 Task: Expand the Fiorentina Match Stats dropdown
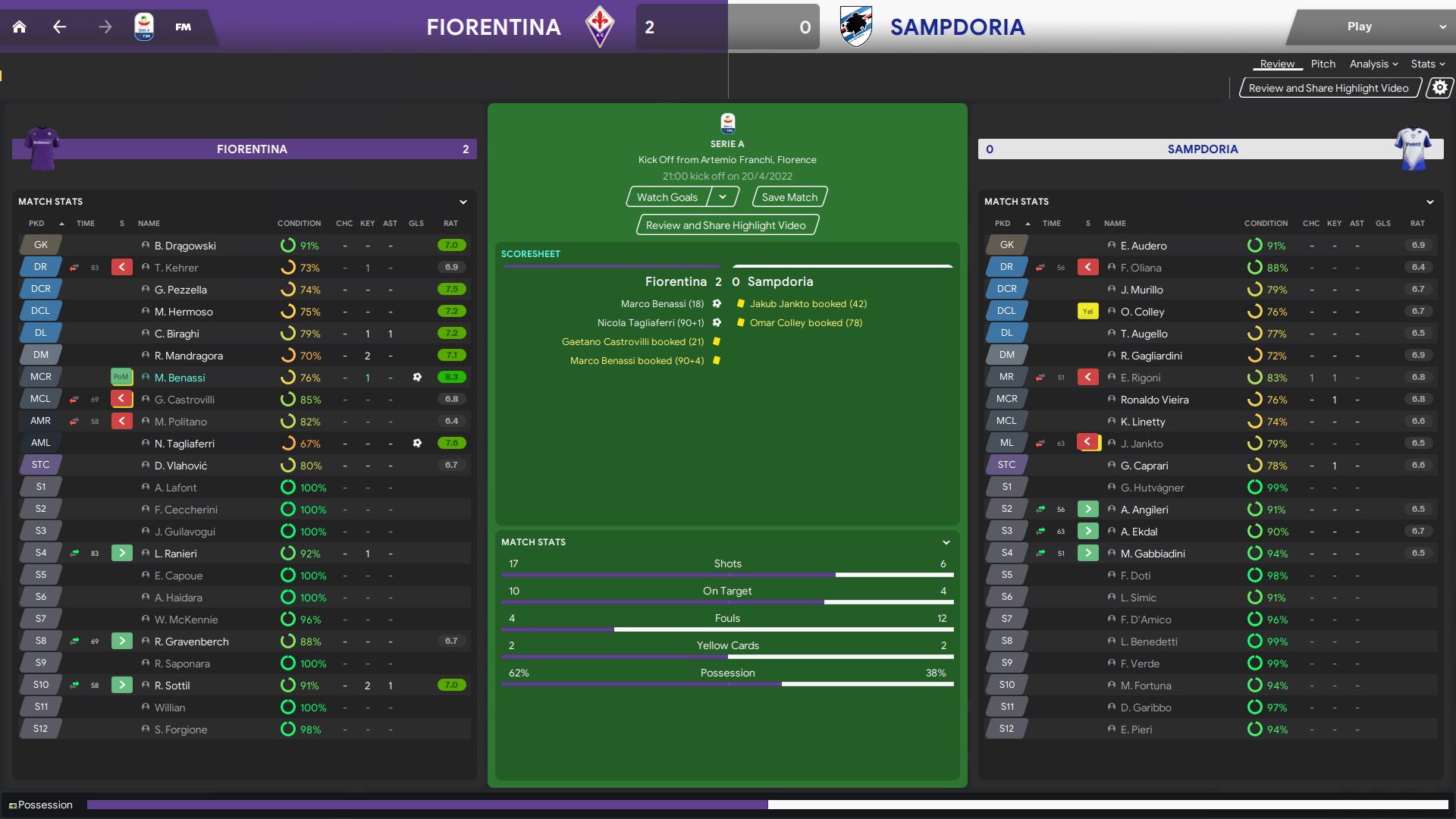(x=463, y=202)
